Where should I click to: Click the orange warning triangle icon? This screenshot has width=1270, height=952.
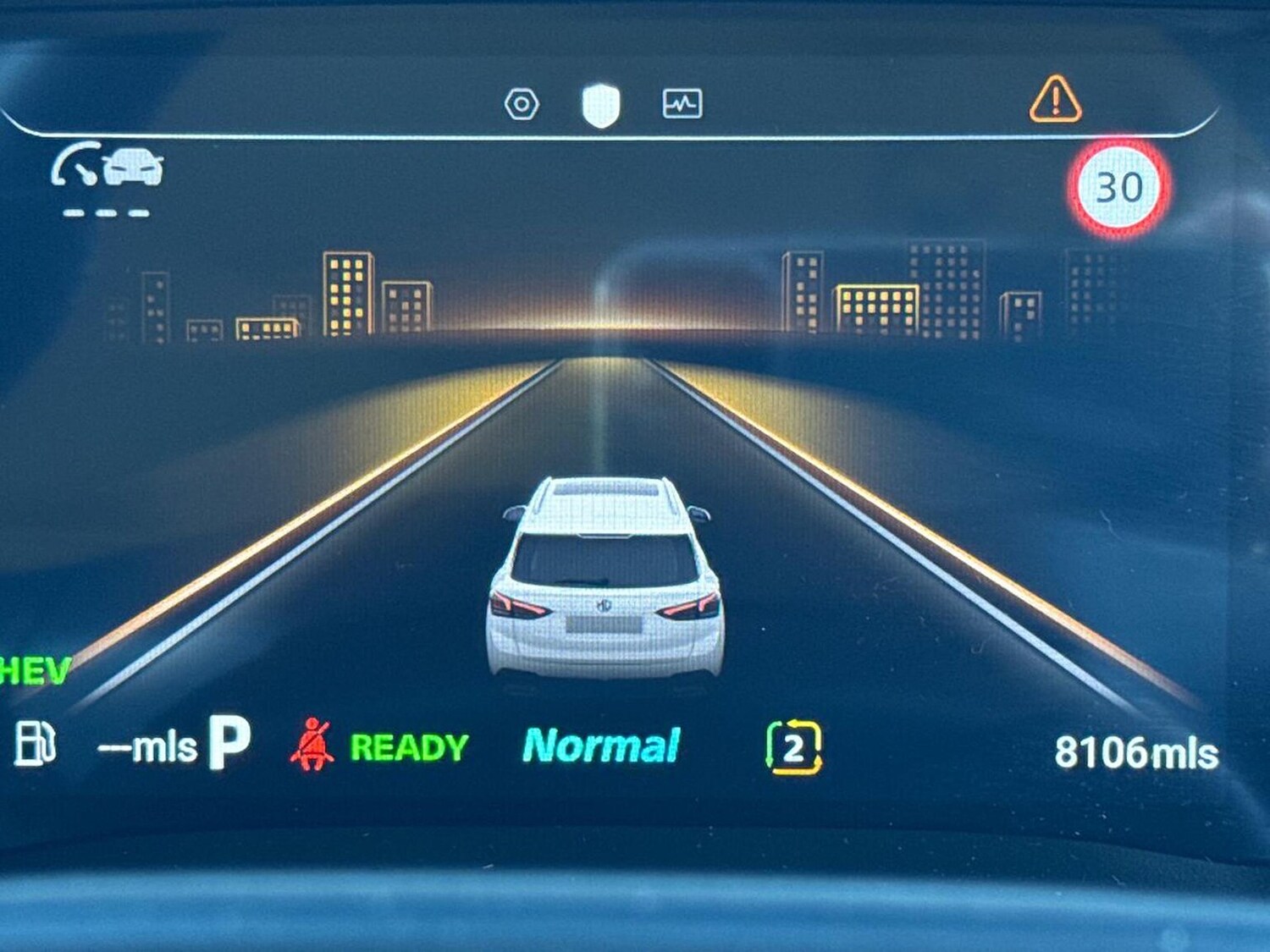(1055, 101)
